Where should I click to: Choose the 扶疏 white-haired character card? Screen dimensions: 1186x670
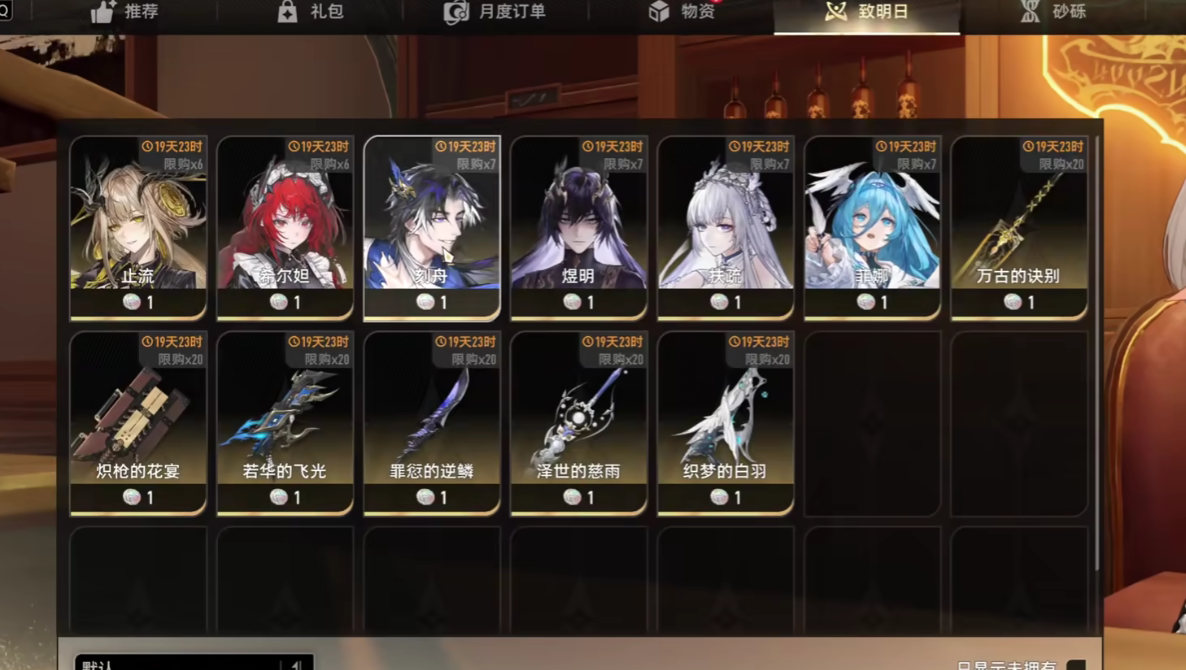pos(726,227)
